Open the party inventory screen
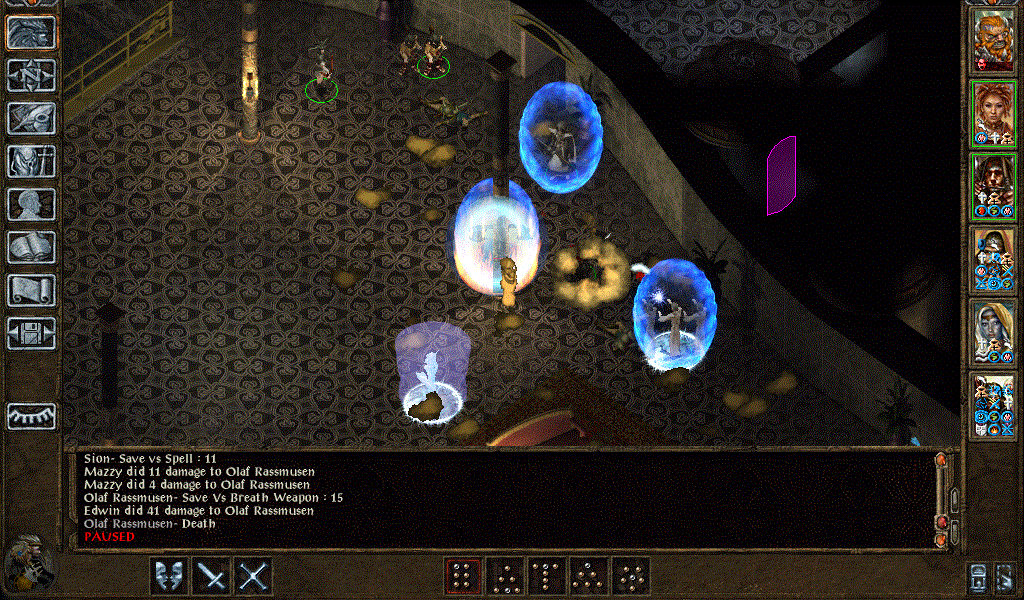Image resolution: width=1024 pixels, height=600 pixels. tap(32, 161)
